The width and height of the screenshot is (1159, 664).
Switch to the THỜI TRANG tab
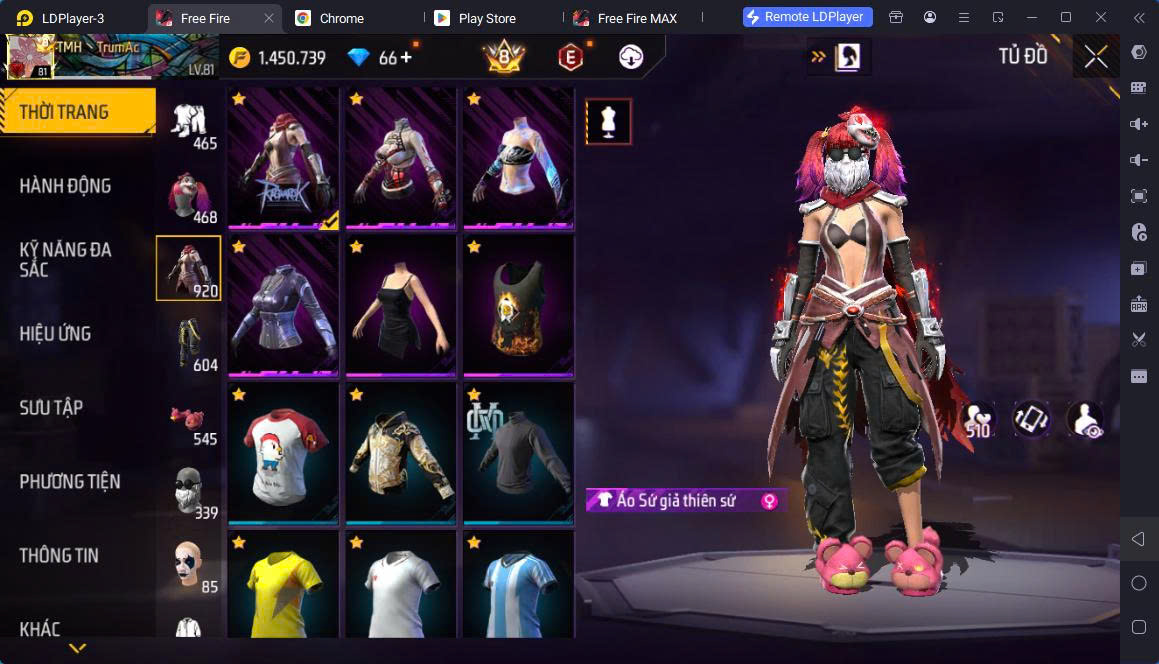[77, 111]
